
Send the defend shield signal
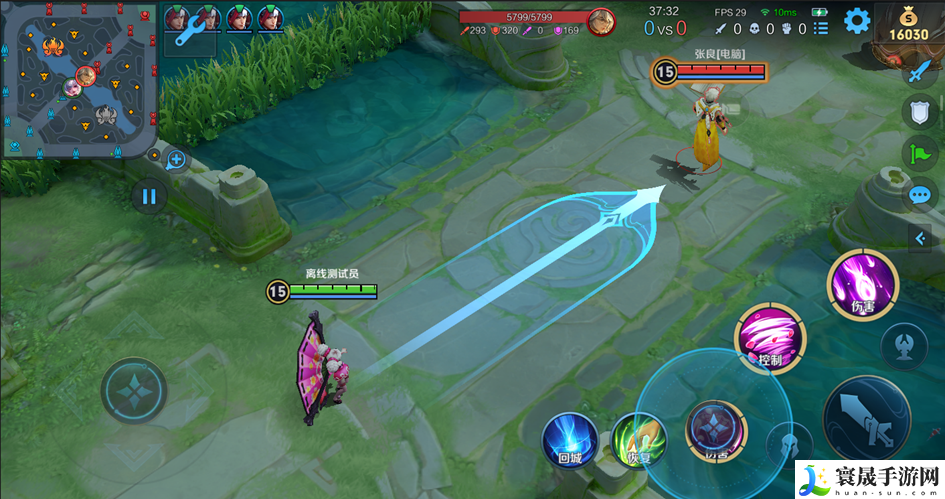tap(918, 112)
